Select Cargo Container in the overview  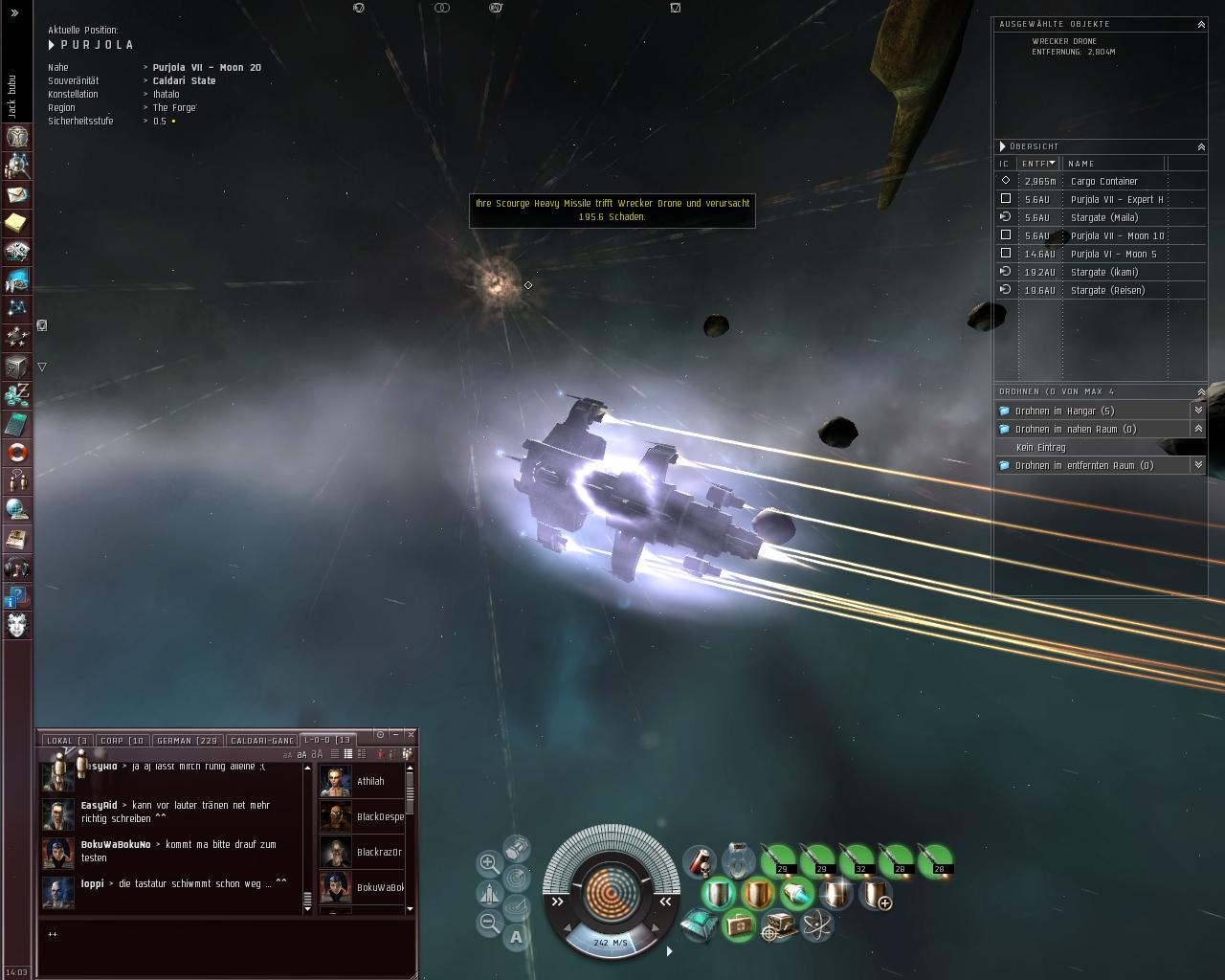tap(1103, 181)
